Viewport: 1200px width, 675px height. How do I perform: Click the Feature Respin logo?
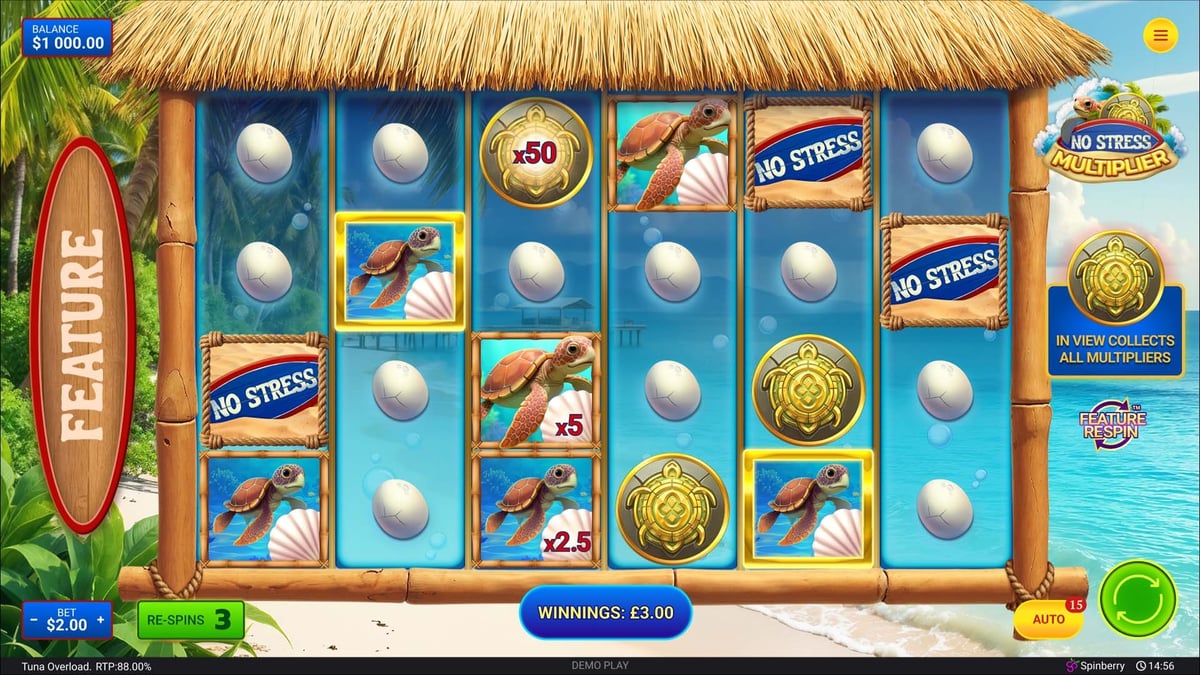(1111, 427)
